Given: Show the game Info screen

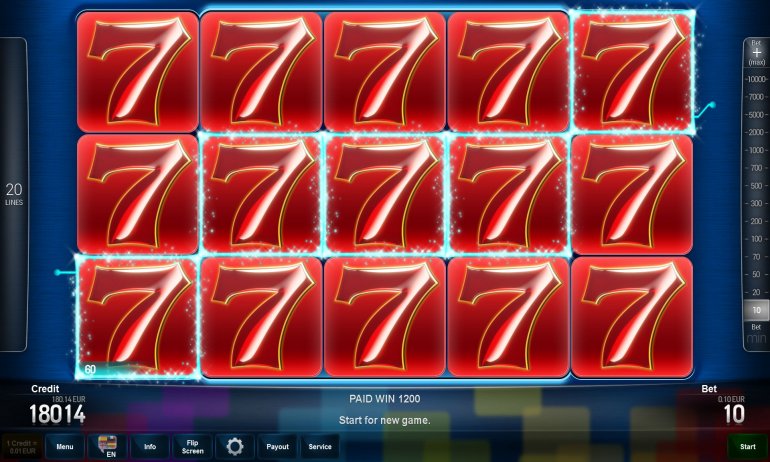Looking at the screenshot, I should 150,447.
